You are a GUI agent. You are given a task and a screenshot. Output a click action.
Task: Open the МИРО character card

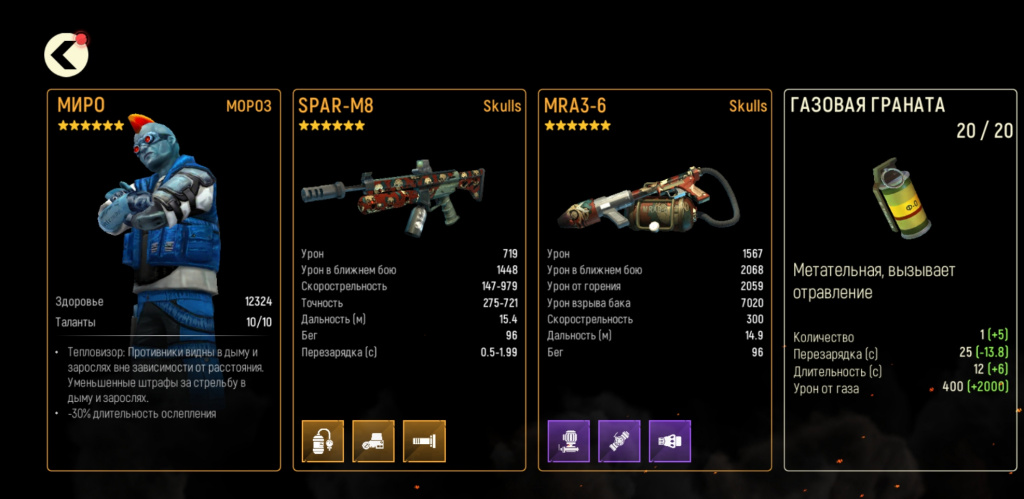tap(164, 280)
